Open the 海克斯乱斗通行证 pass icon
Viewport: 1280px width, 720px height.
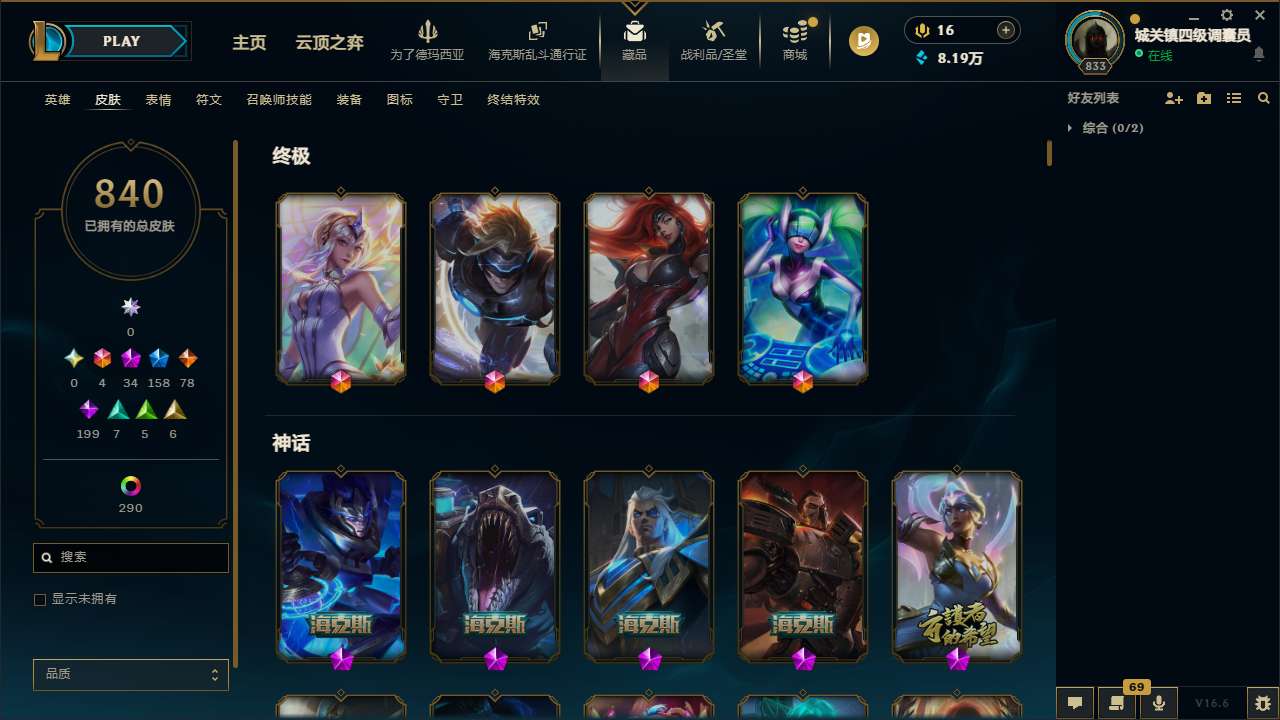(x=537, y=33)
